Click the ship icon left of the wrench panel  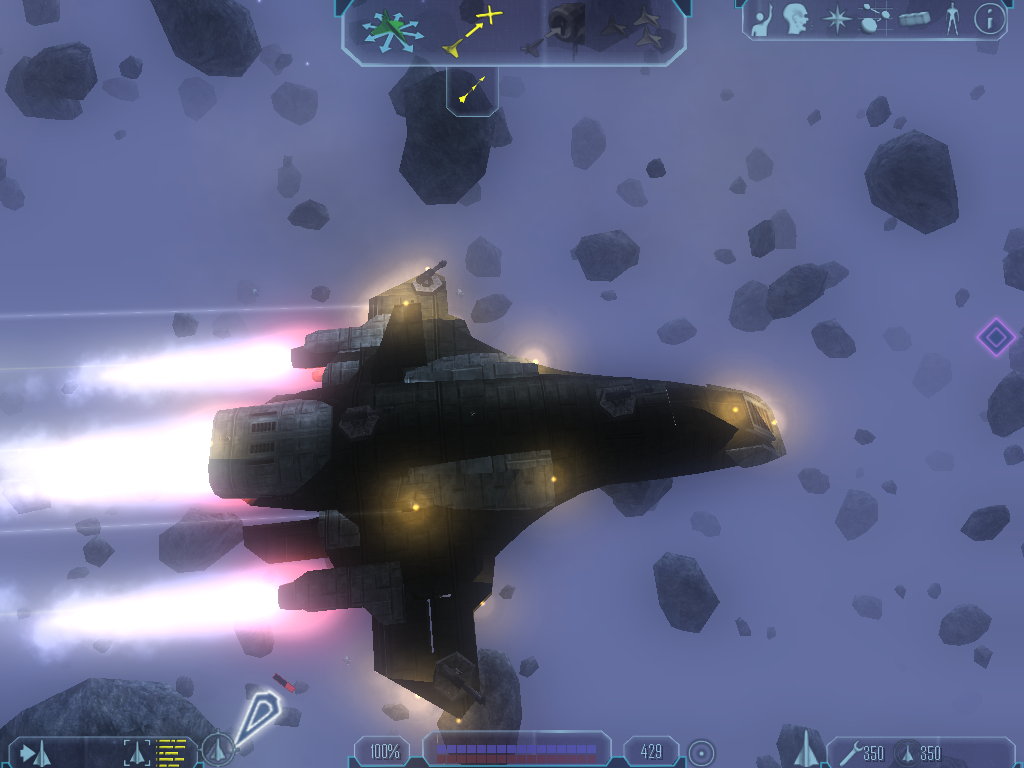click(803, 750)
